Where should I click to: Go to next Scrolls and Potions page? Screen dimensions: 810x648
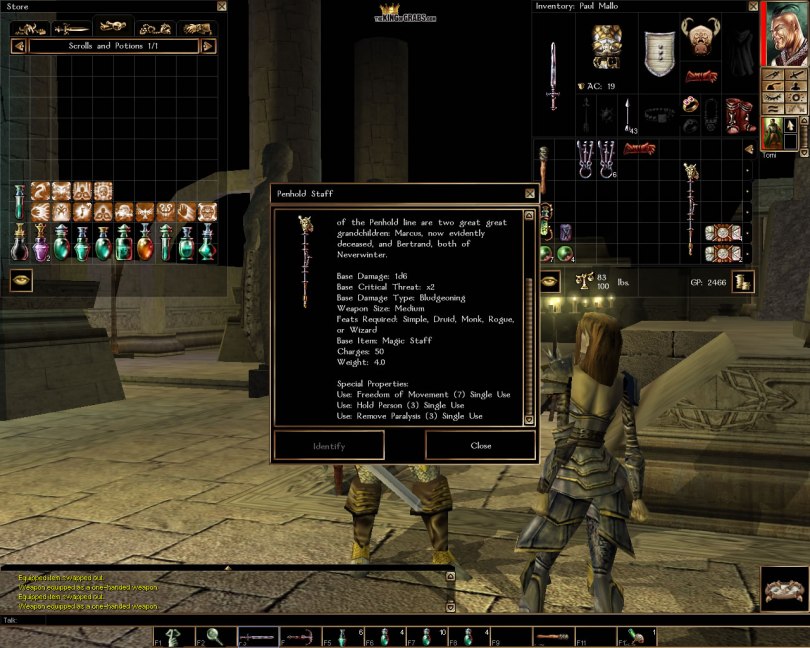[x=208, y=46]
